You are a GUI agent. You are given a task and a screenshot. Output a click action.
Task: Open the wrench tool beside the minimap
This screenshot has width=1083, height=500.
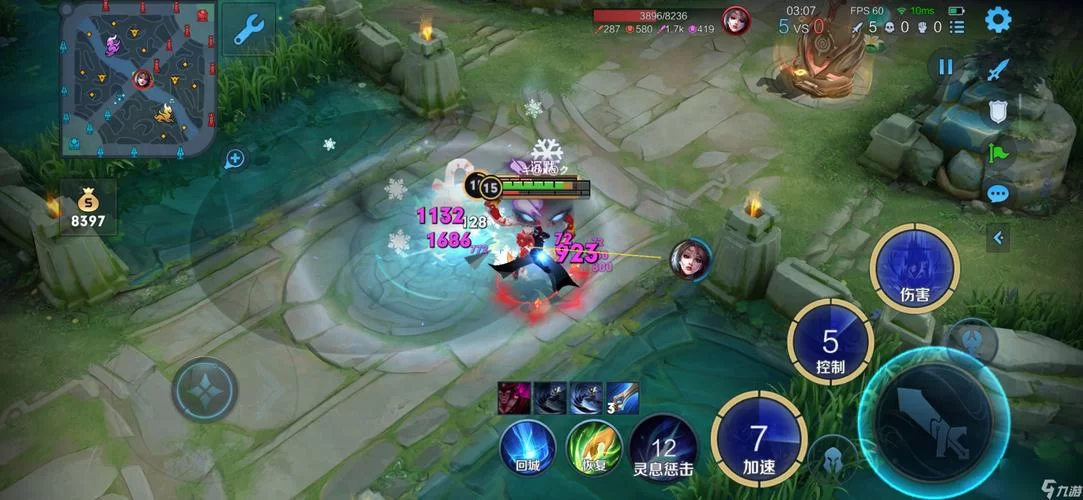tap(248, 28)
